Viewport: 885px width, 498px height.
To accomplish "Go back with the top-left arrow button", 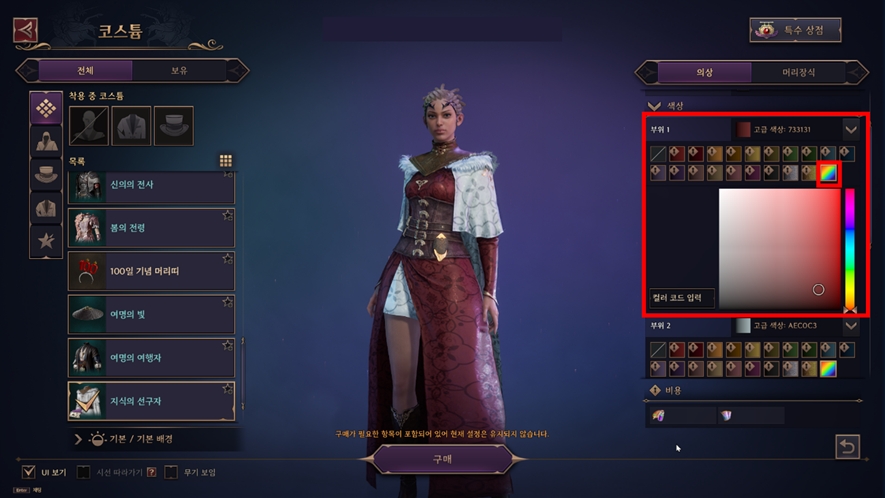I will (x=25, y=30).
